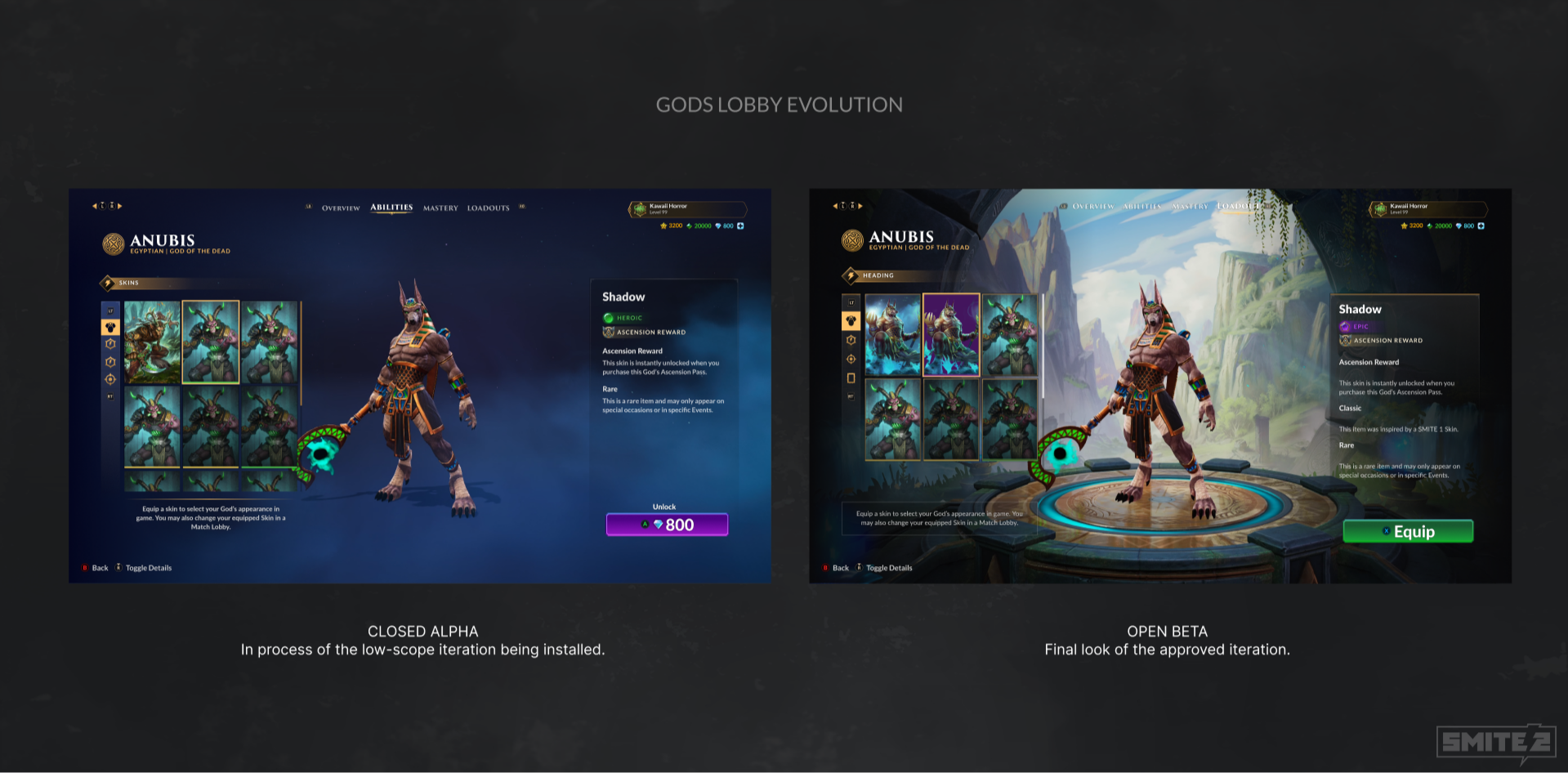Click Unlock to buy Shadow for 800 gems

click(x=667, y=524)
